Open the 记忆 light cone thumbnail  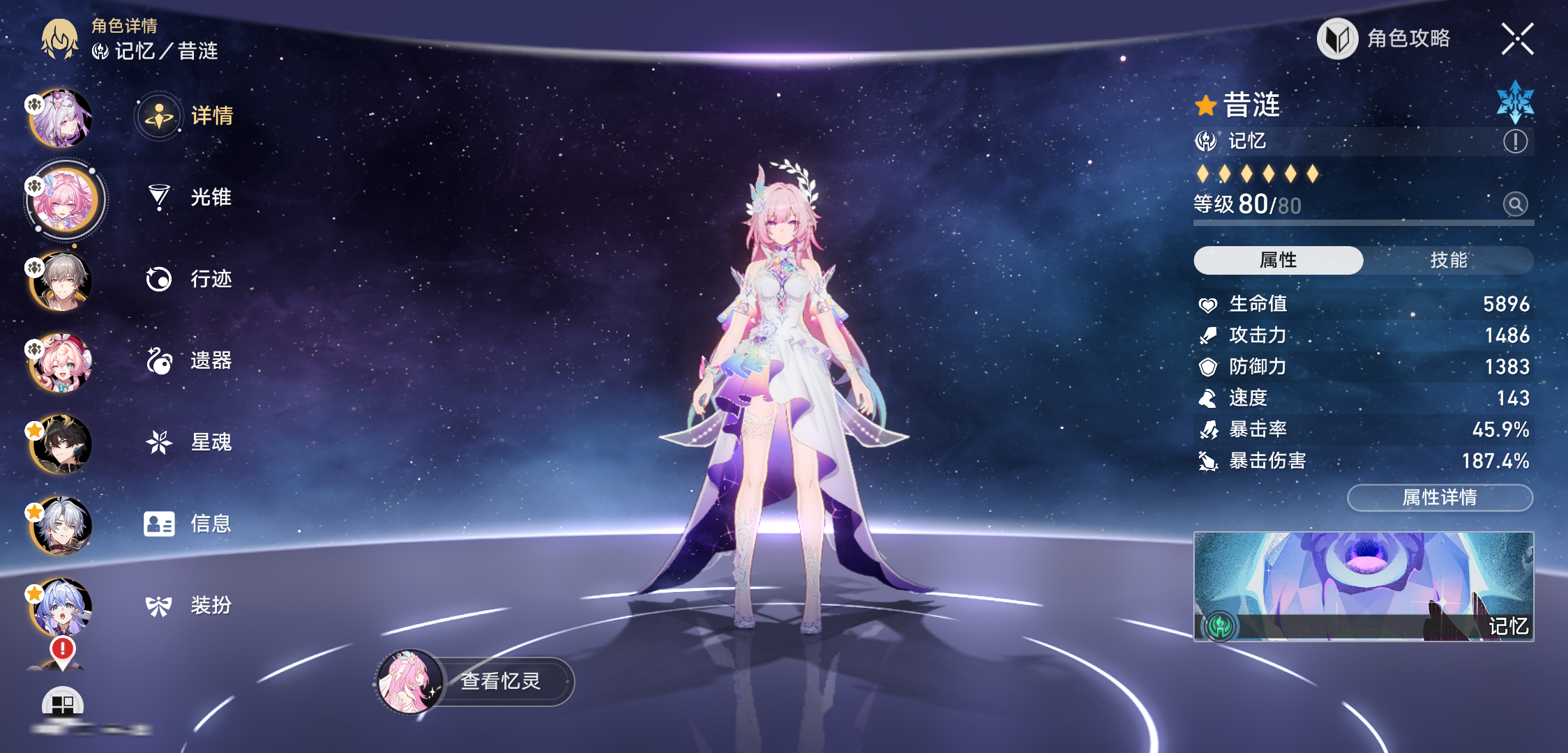point(1363,586)
